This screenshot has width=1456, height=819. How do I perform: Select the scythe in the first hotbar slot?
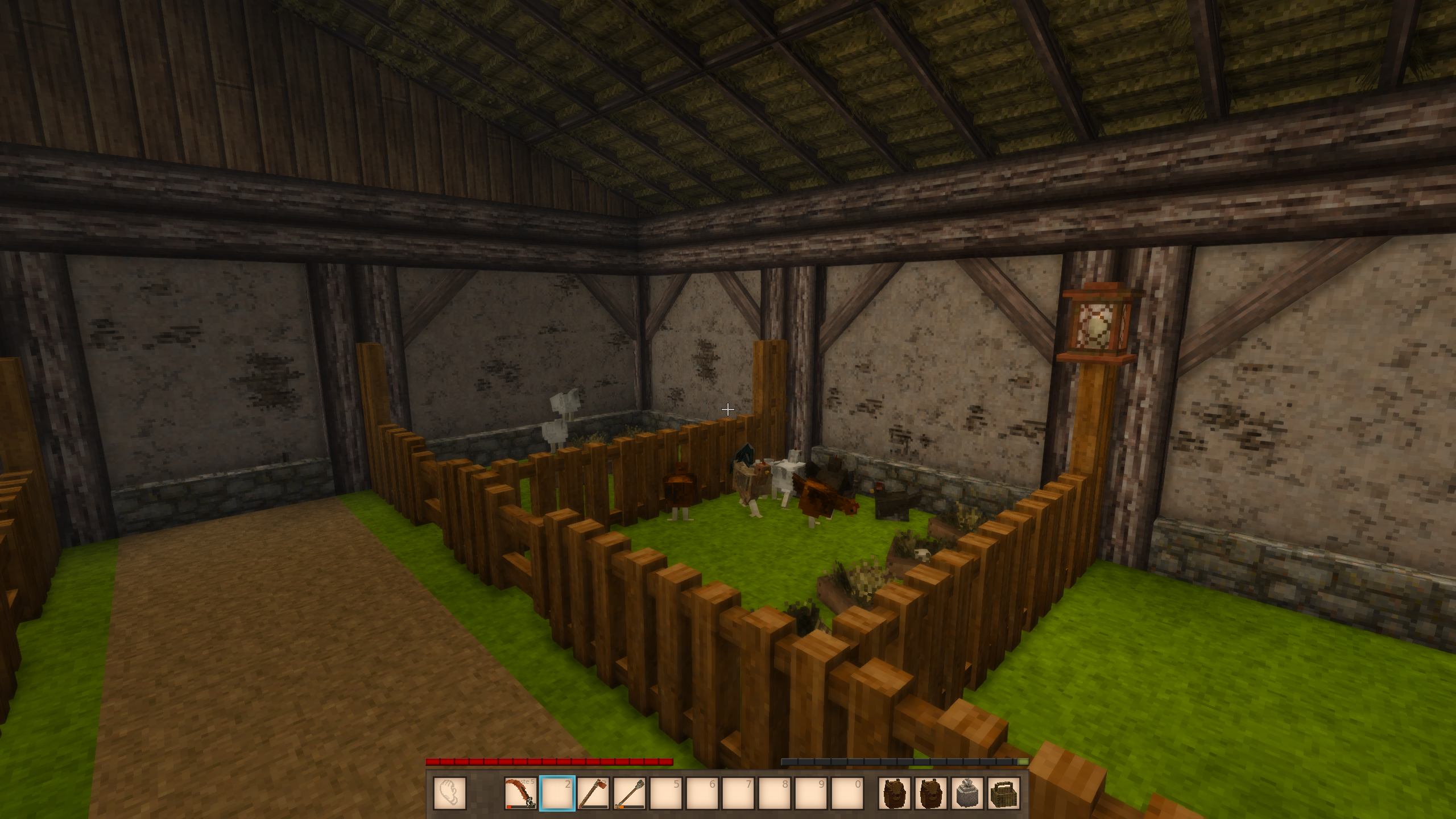tap(520, 793)
